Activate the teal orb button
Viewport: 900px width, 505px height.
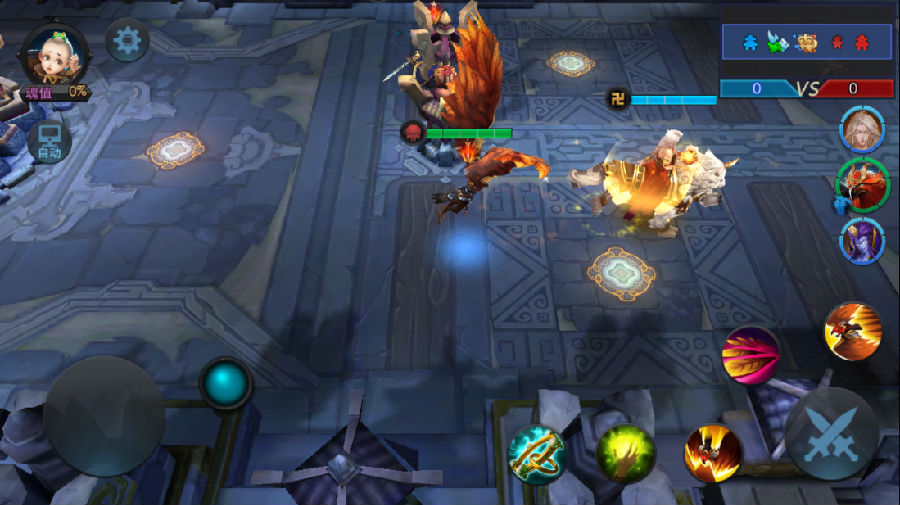226,383
